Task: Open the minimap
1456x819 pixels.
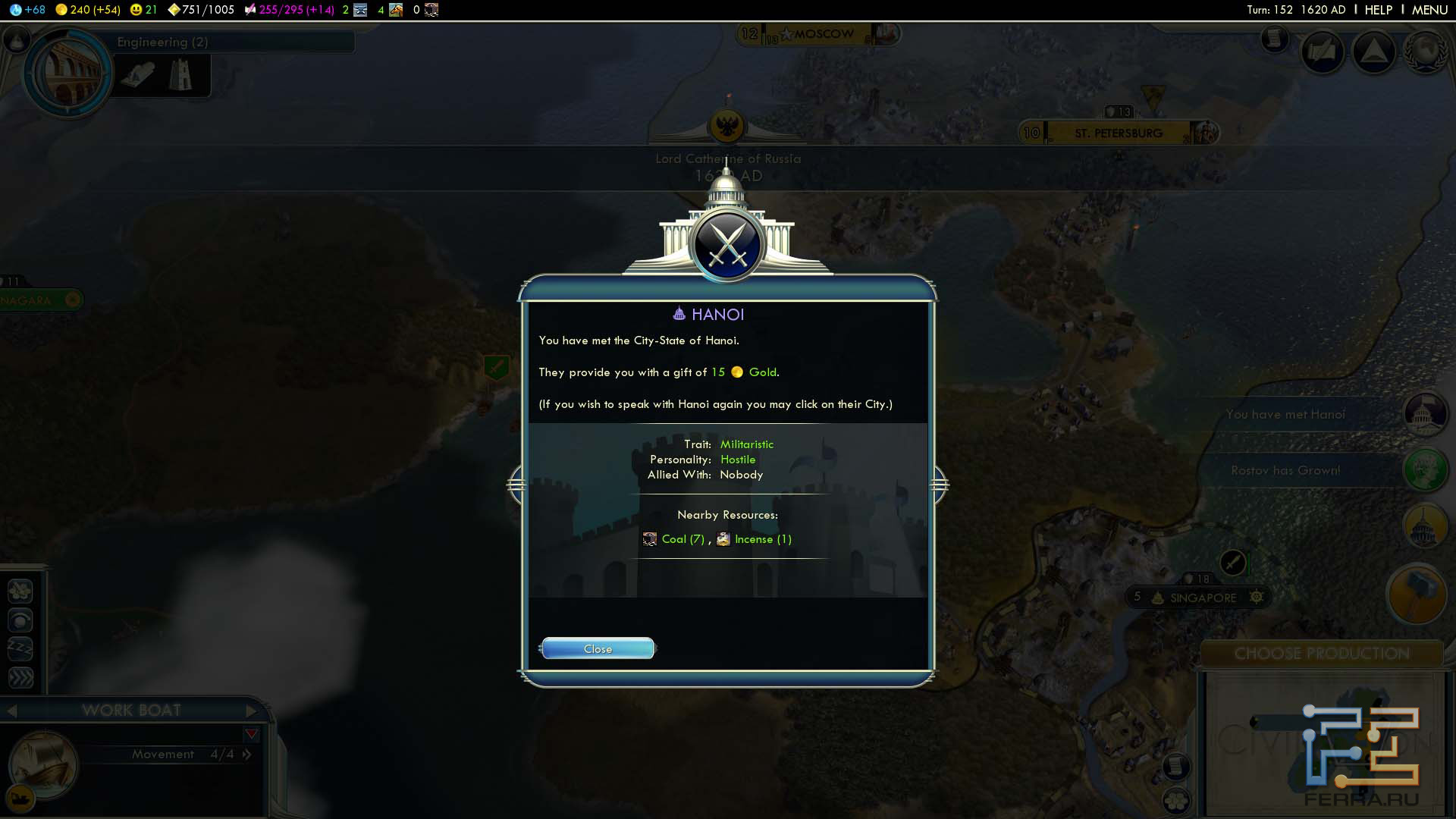Action: click(x=1321, y=743)
